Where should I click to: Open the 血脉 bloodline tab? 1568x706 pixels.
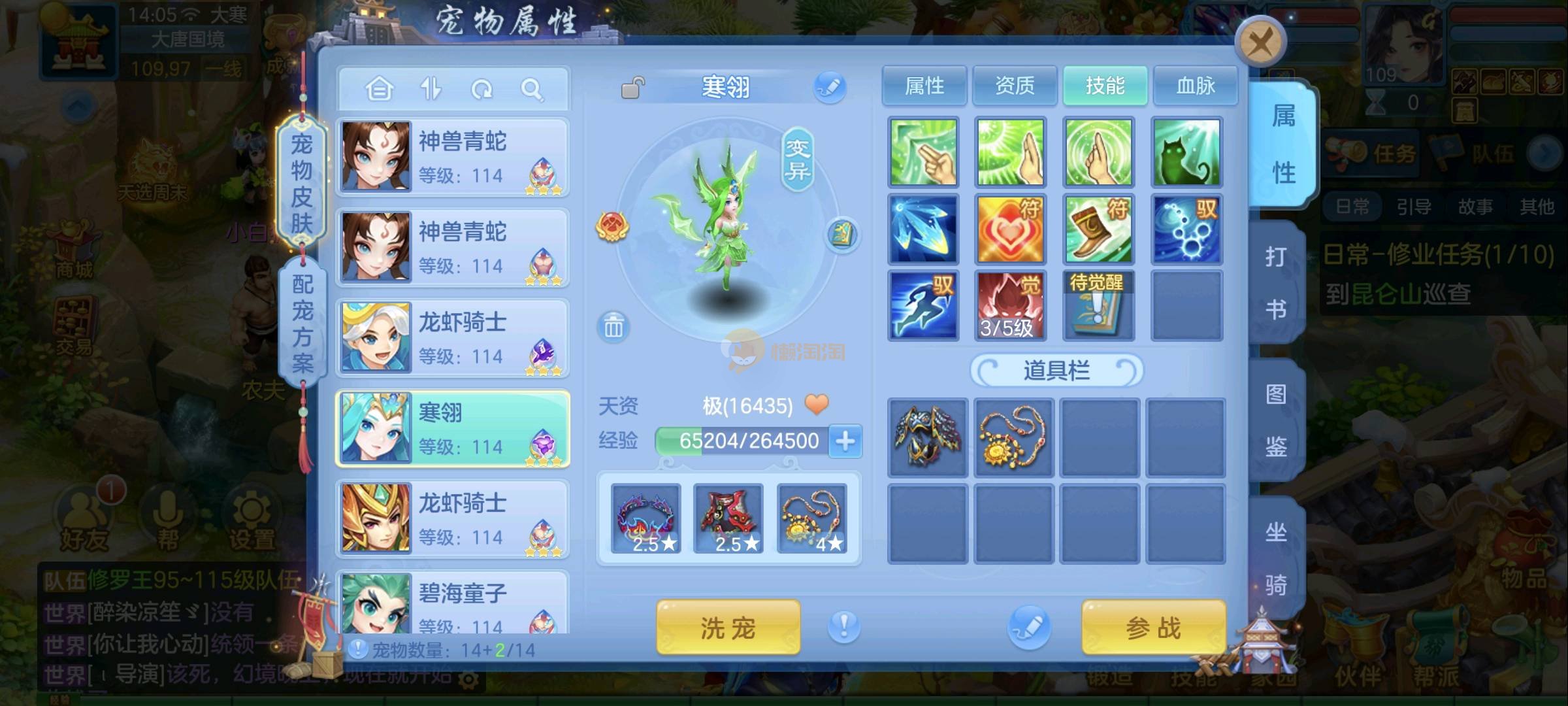tap(1195, 86)
